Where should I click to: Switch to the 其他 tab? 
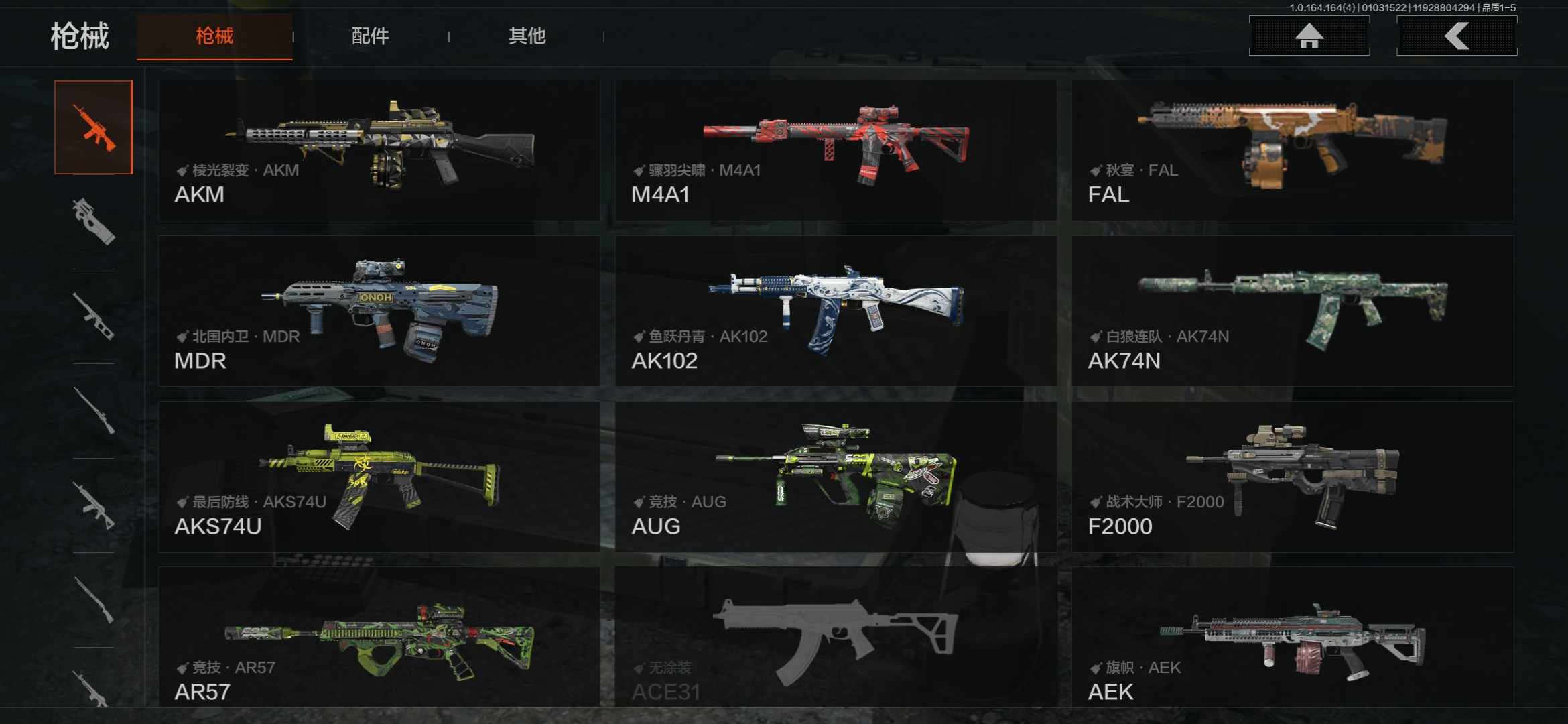(x=527, y=36)
